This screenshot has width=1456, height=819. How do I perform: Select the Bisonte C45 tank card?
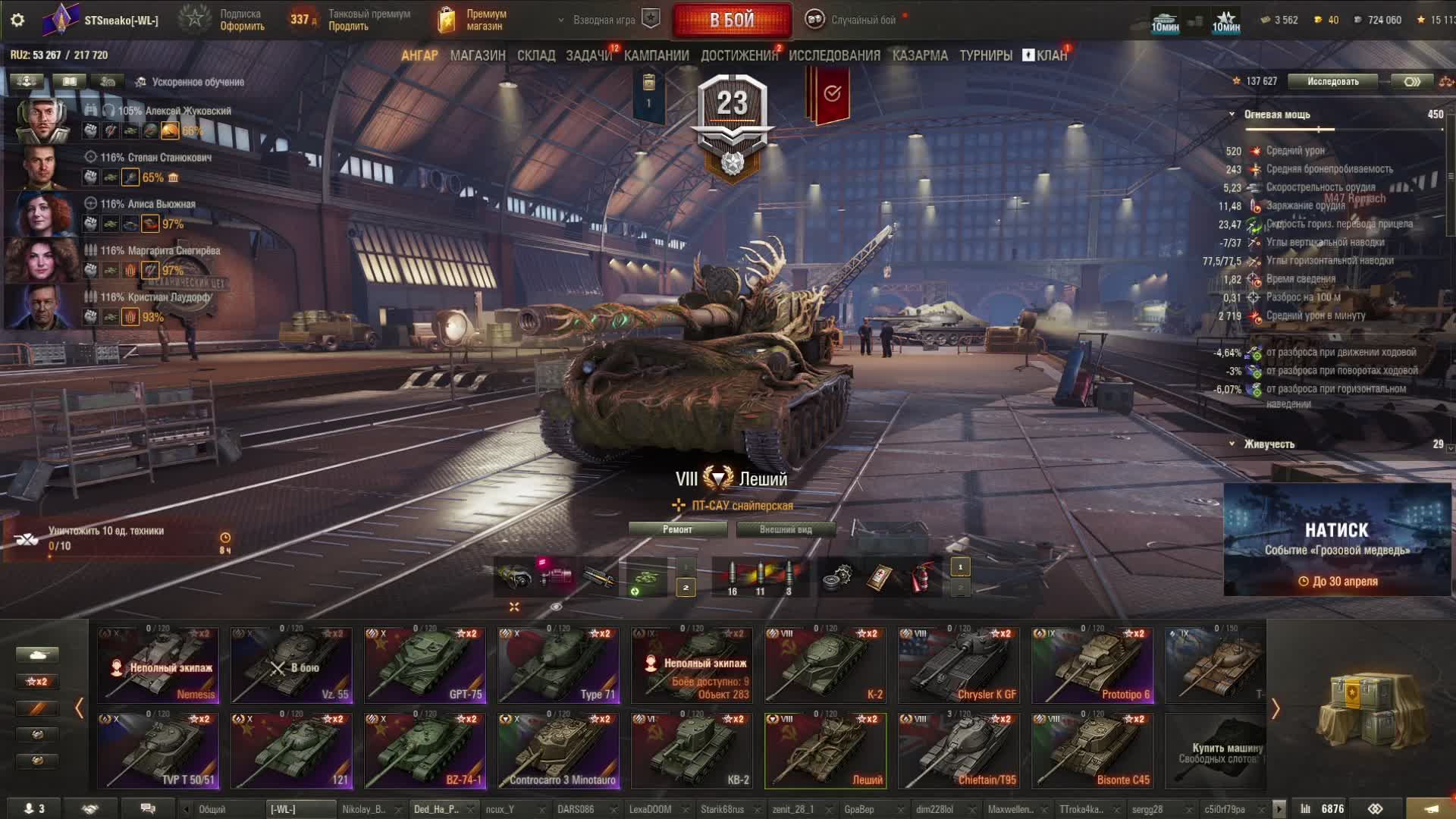pyautogui.click(x=1093, y=751)
